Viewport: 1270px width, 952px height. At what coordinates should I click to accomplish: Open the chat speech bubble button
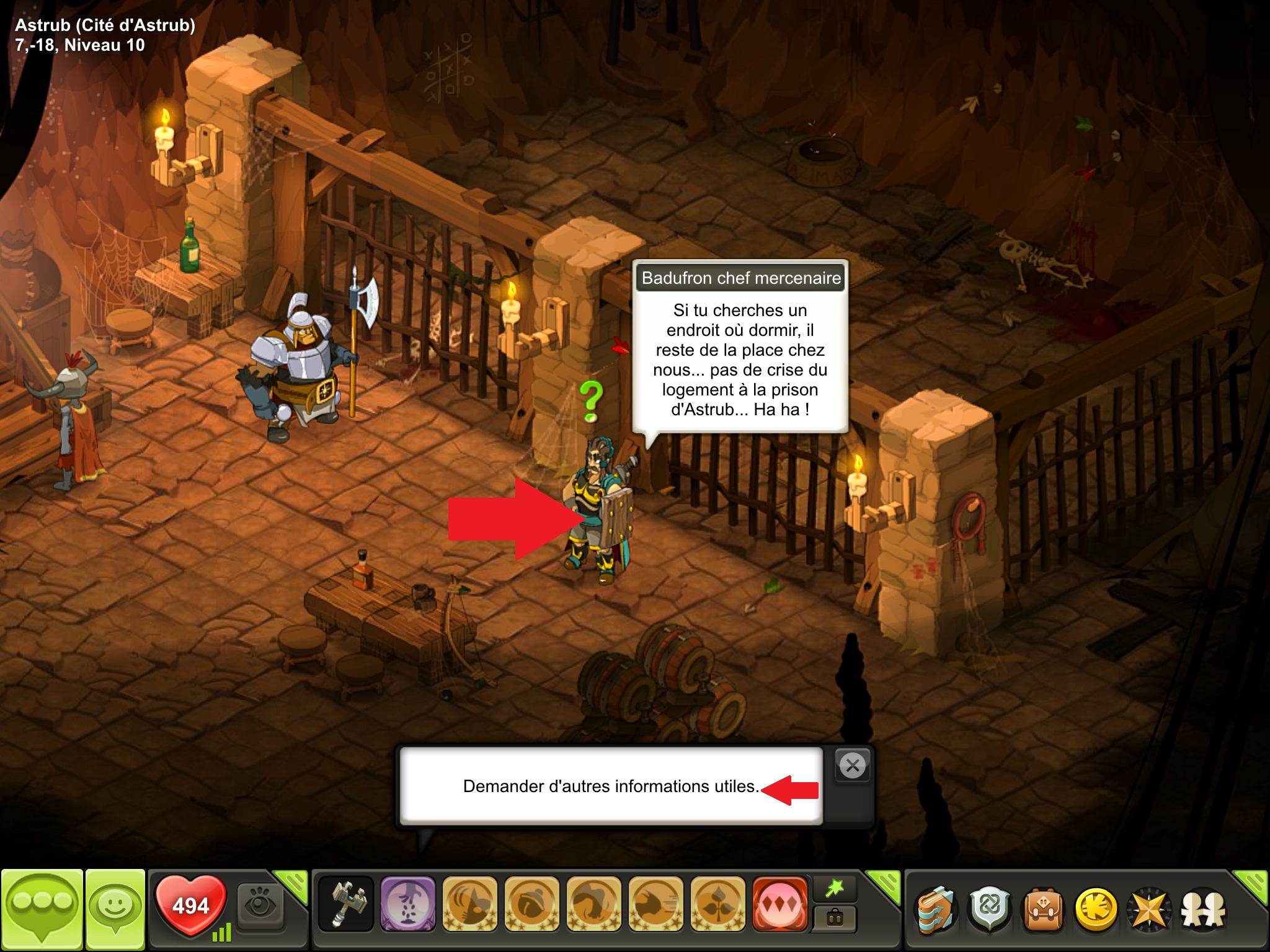(x=42, y=909)
